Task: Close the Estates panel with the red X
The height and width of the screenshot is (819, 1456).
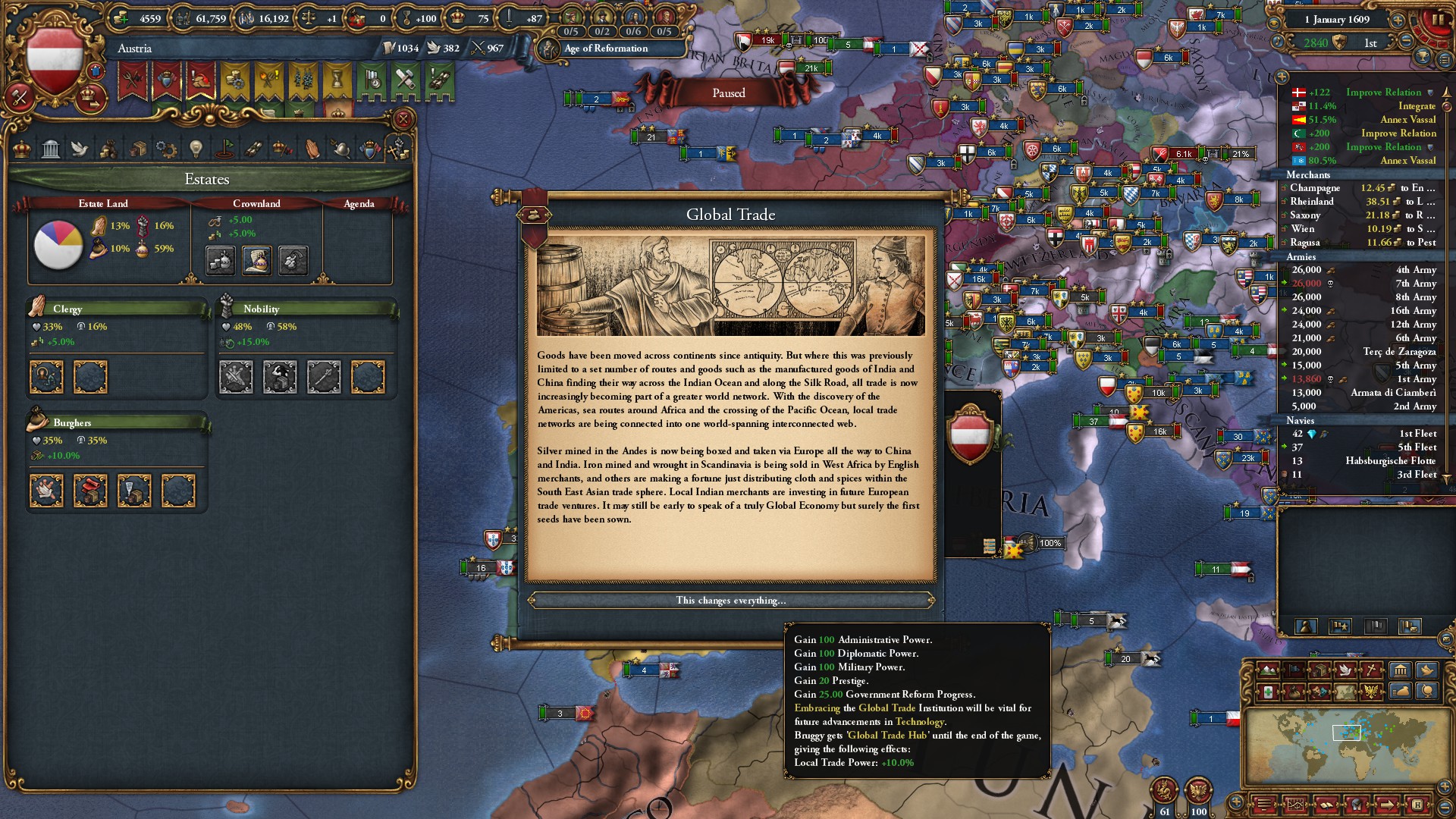Action: pyautogui.click(x=403, y=119)
